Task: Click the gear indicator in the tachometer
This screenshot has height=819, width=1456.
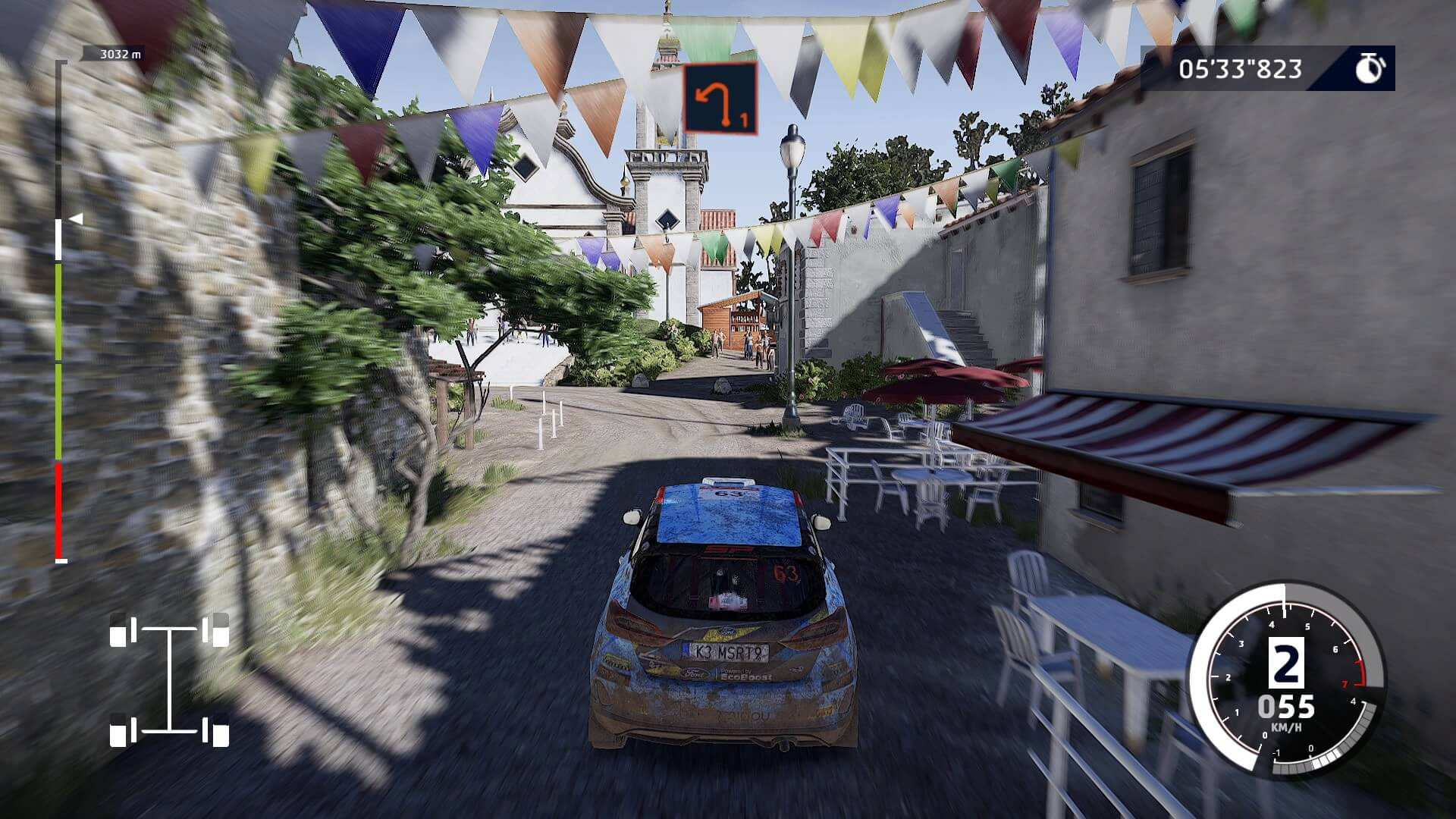Action: point(1286,667)
